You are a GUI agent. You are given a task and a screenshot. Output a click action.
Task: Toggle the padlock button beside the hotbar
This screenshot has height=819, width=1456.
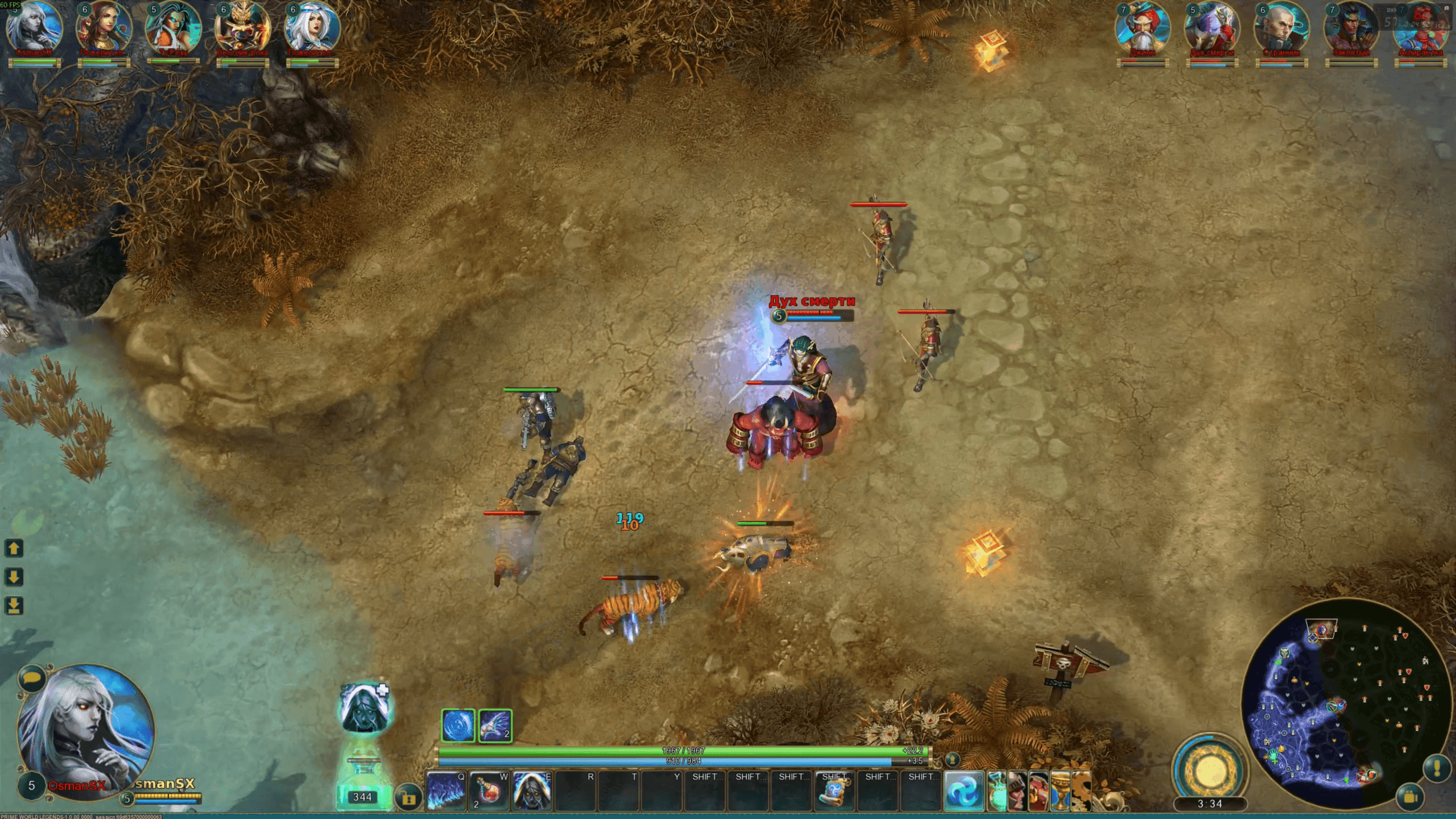click(408, 798)
